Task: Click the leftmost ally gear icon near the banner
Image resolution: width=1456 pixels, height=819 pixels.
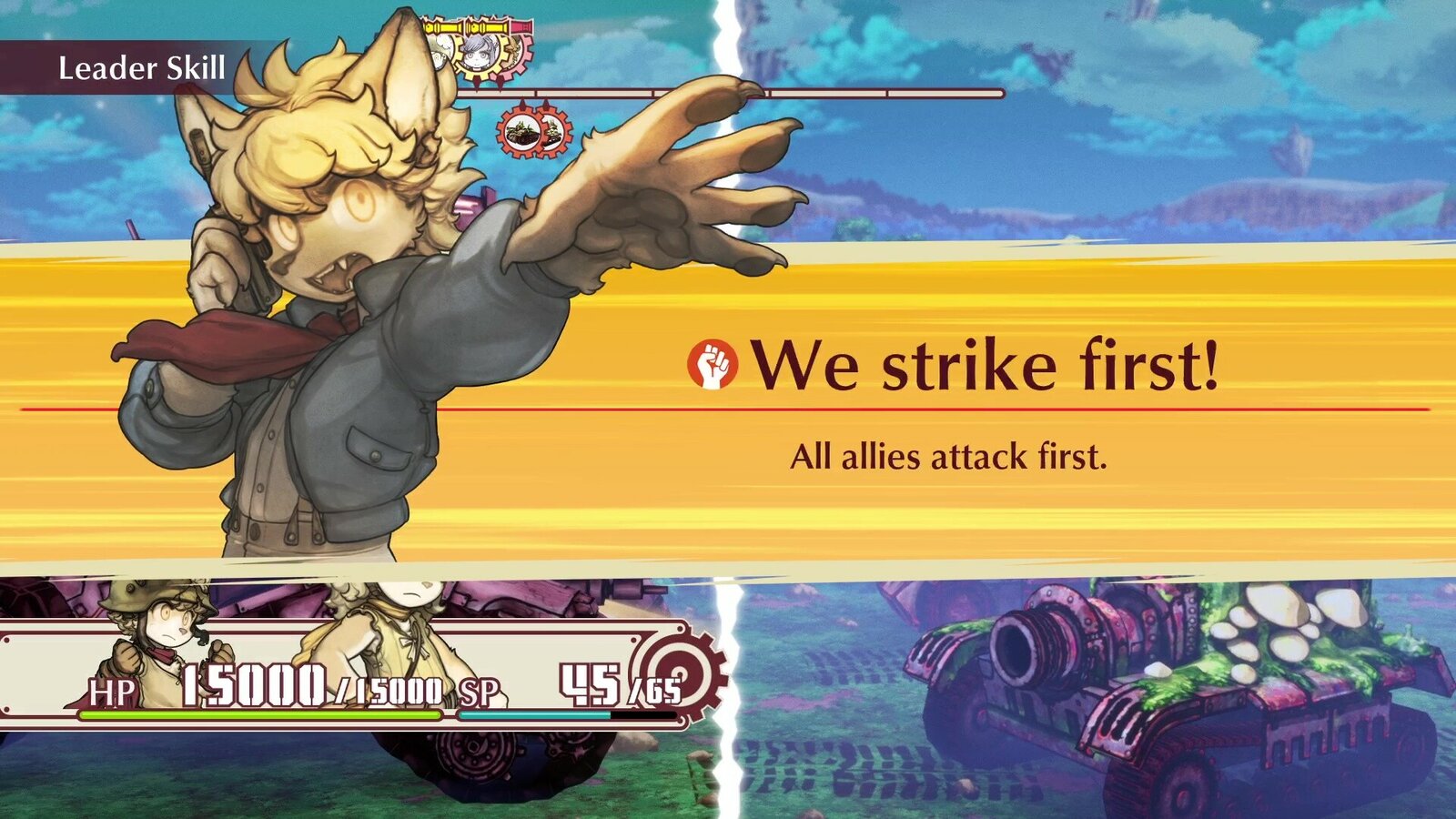Action: (x=440, y=52)
